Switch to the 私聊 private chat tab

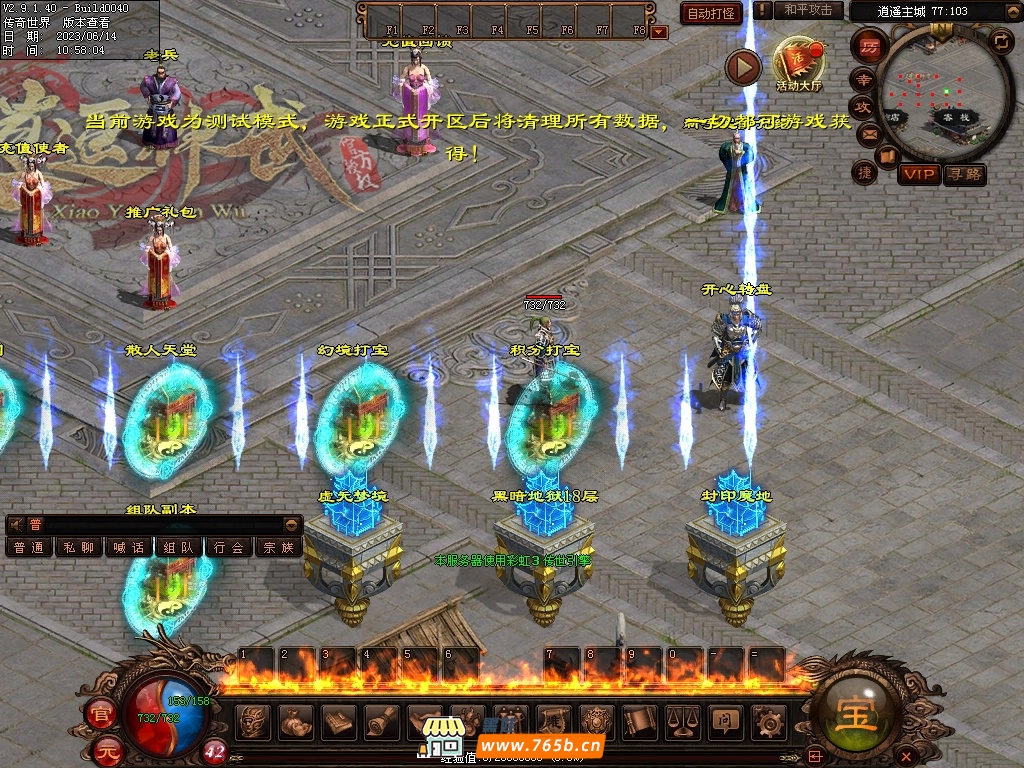point(79,547)
